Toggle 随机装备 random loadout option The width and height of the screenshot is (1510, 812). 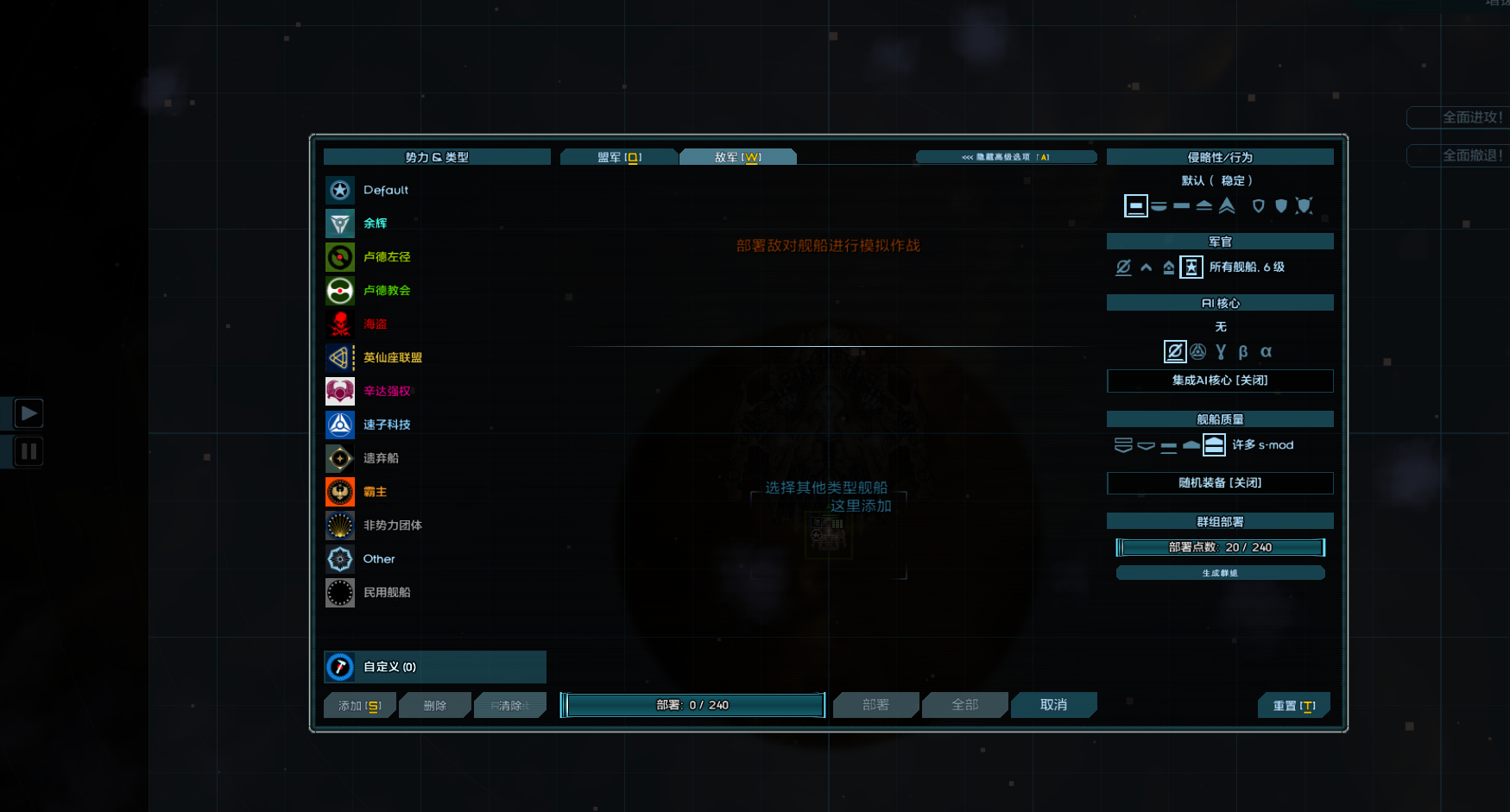point(1219,483)
